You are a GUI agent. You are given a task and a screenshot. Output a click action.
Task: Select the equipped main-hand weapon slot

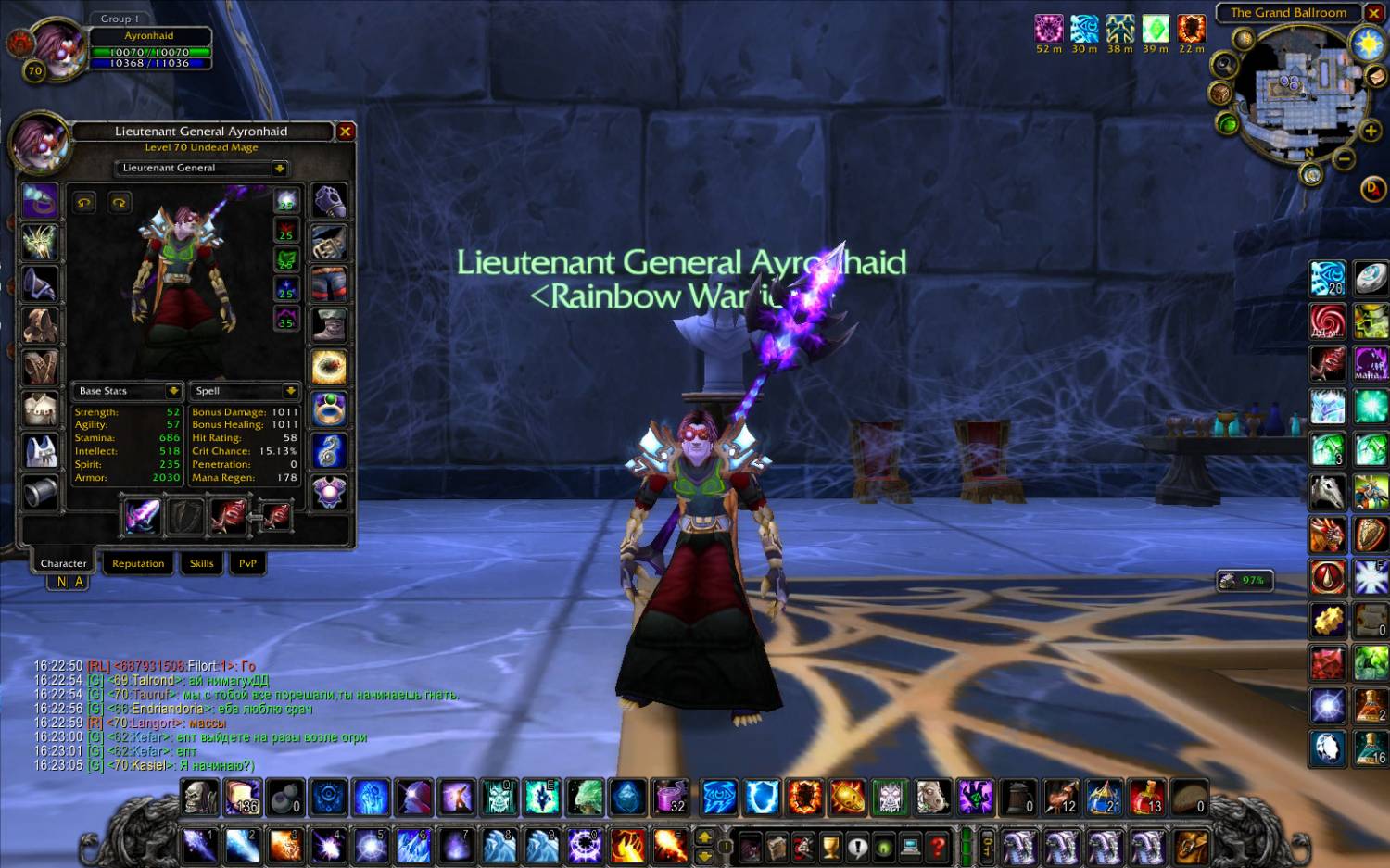pyautogui.click(x=143, y=516)
